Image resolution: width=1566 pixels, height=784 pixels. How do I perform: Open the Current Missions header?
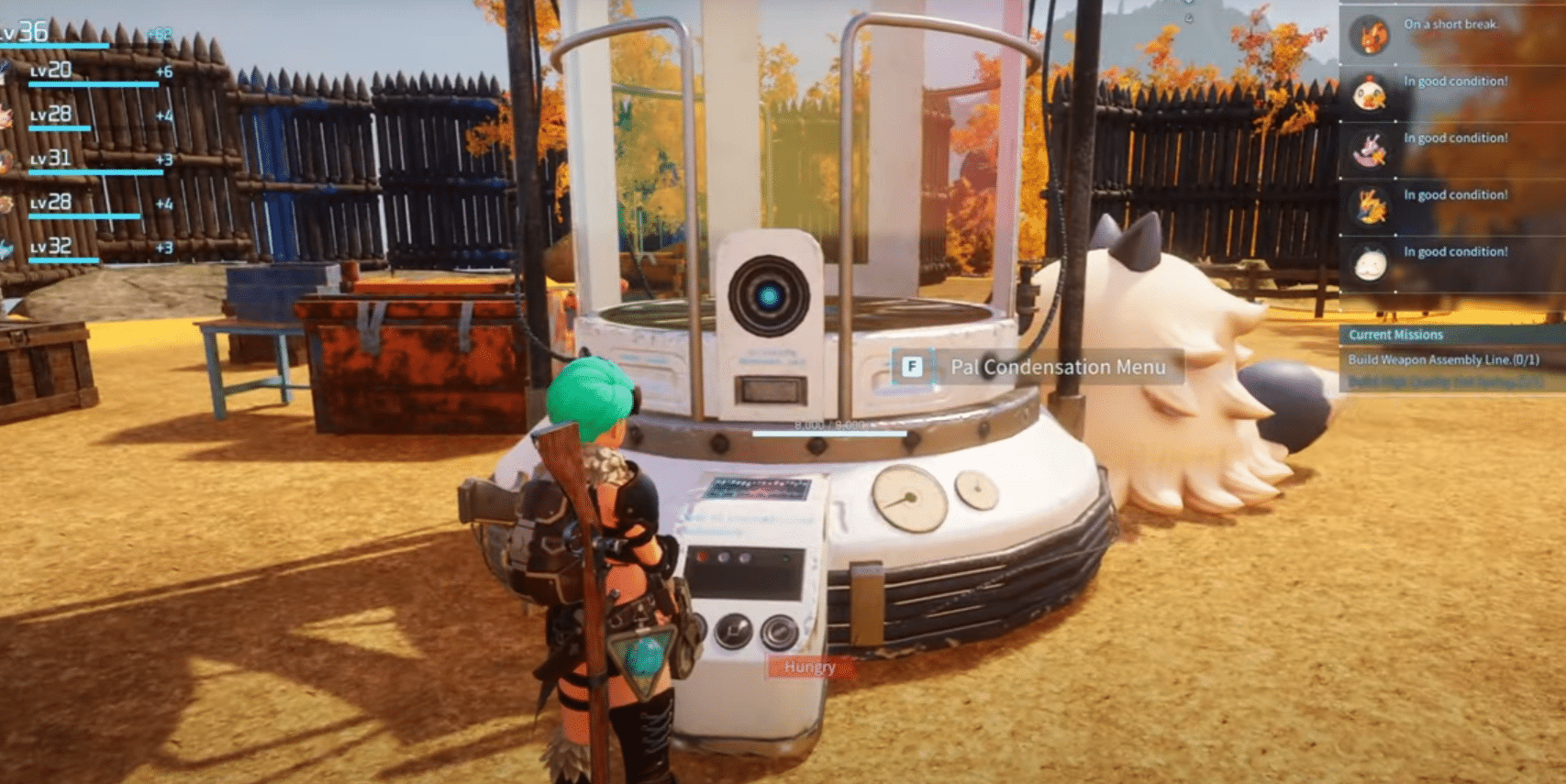point(1395,335)
